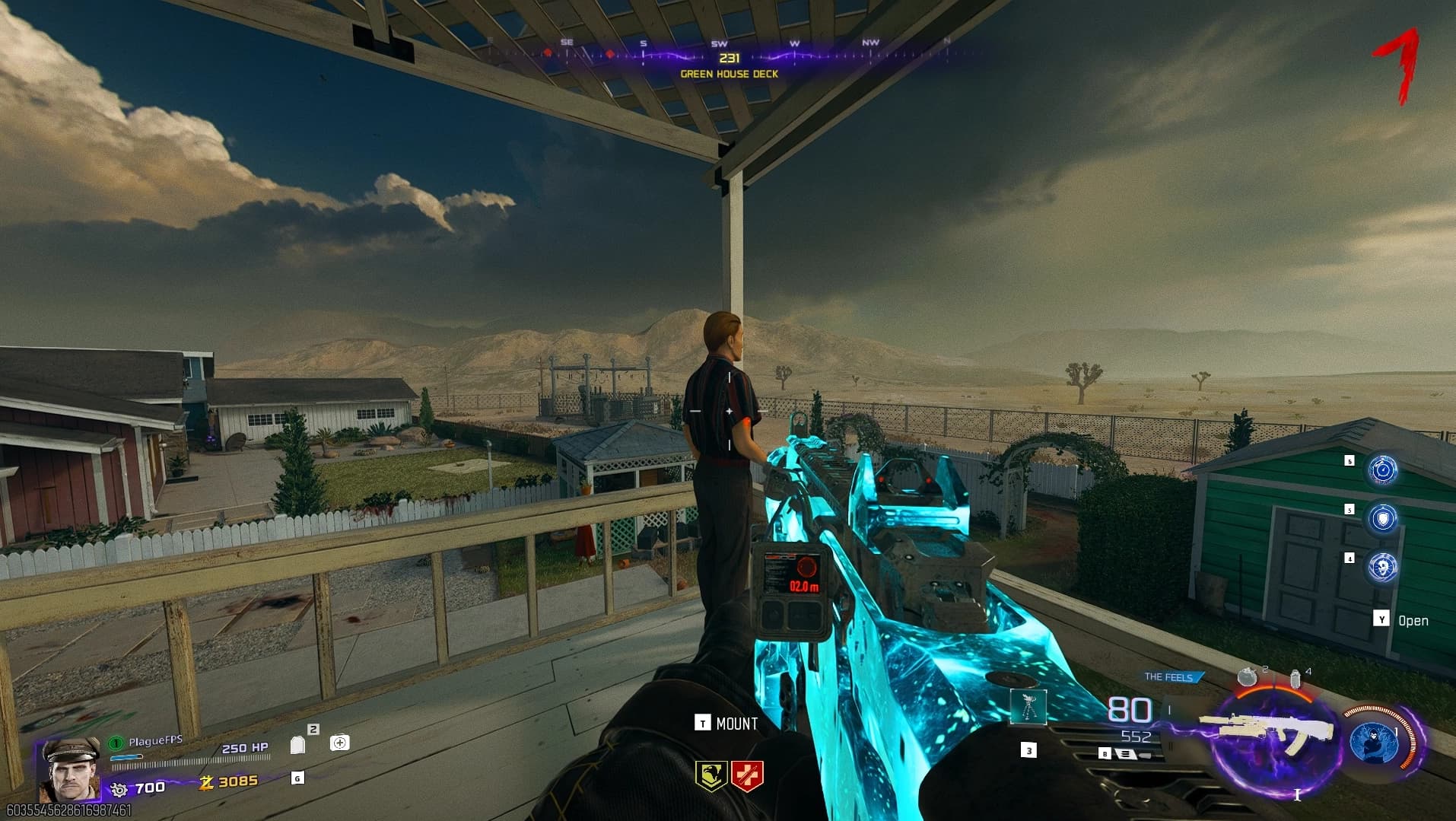Image resolution: width=1456 pixels, height=821 pixels.
Task: Click the armor plate icon
Action: coord(297,744)
